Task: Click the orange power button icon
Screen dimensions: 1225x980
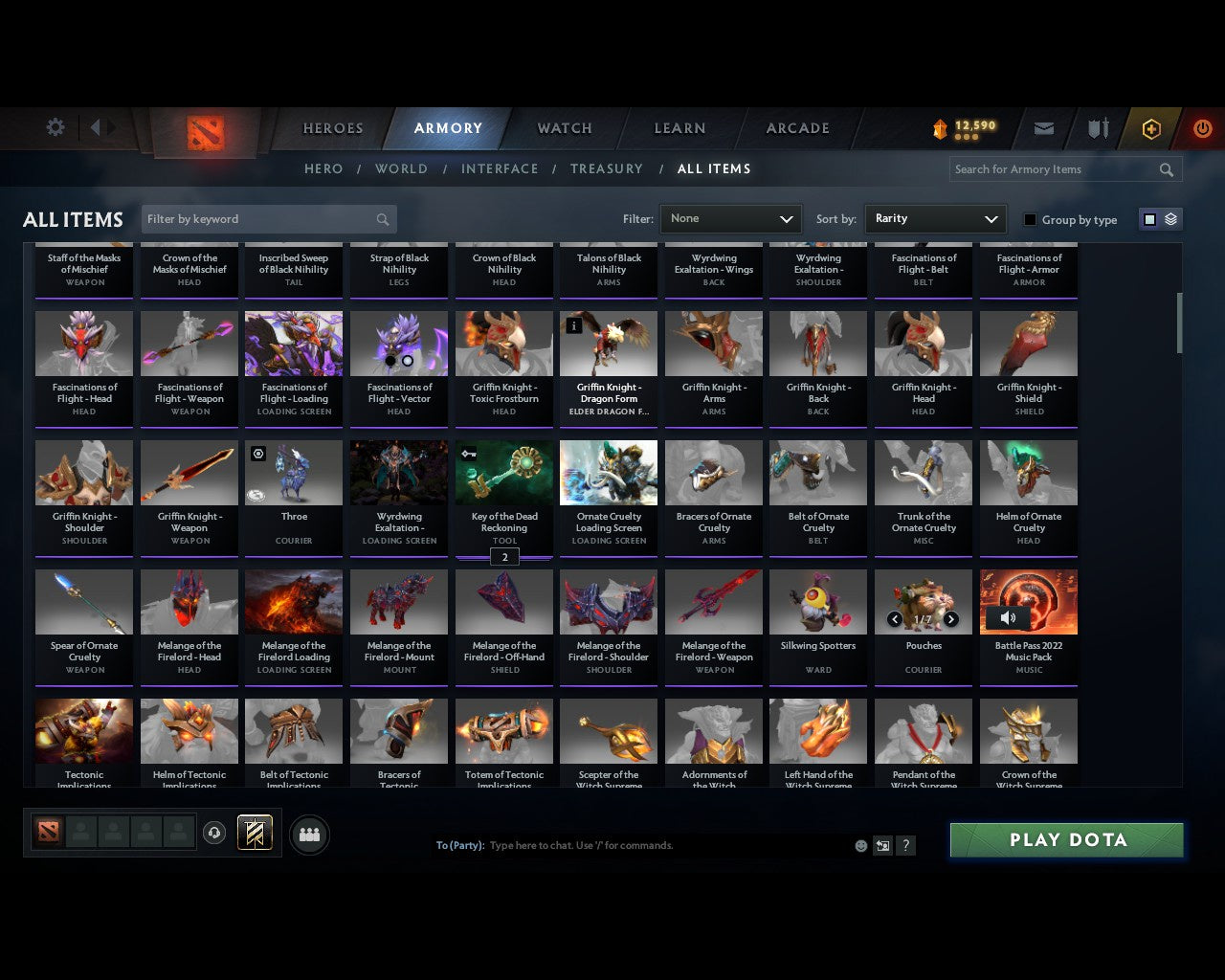Action: coord(1202,128)
